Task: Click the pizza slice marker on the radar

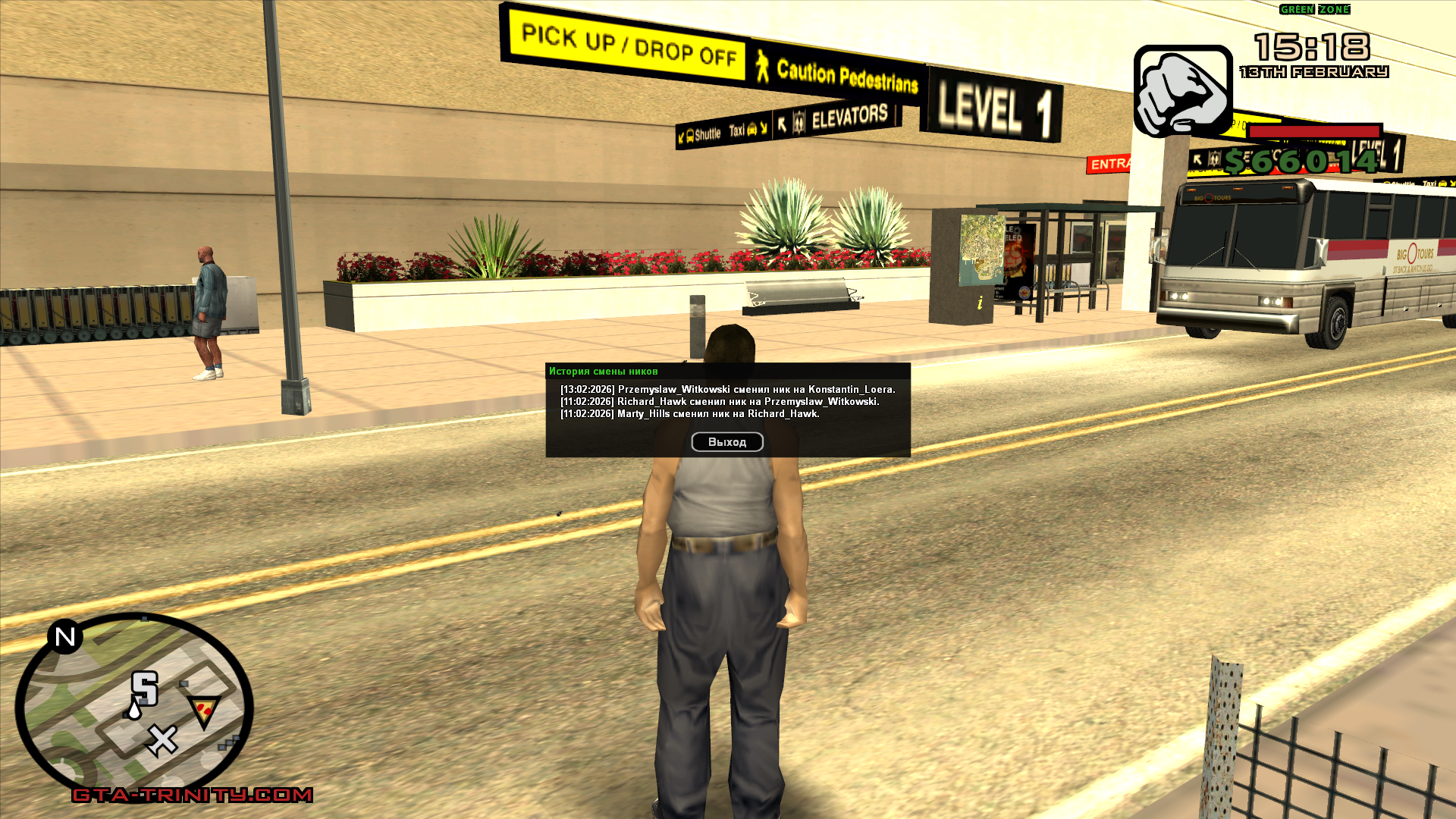Action: click(x=203, y=711)
